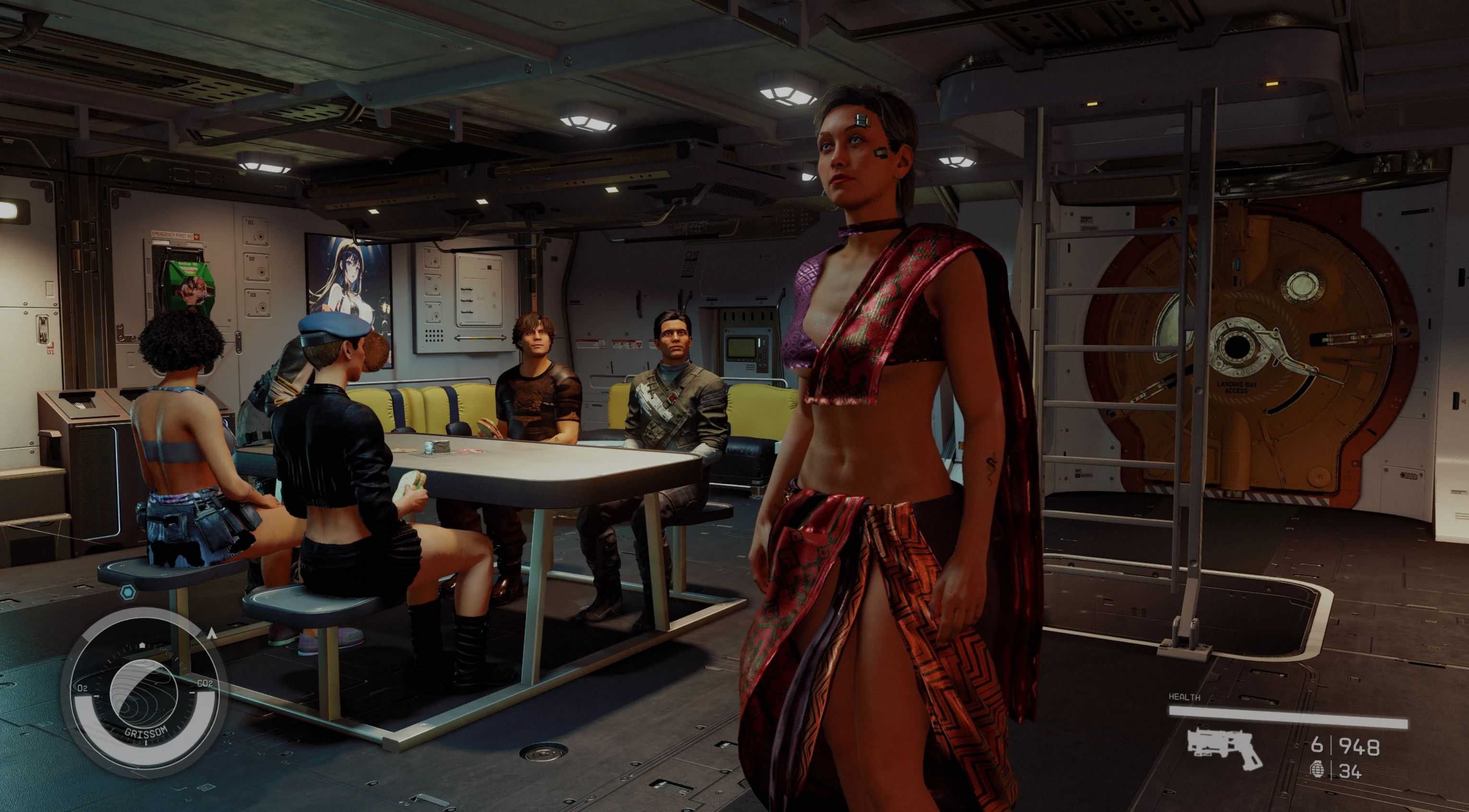Click the blue hexagon marker icon

(x=127, y=593)
